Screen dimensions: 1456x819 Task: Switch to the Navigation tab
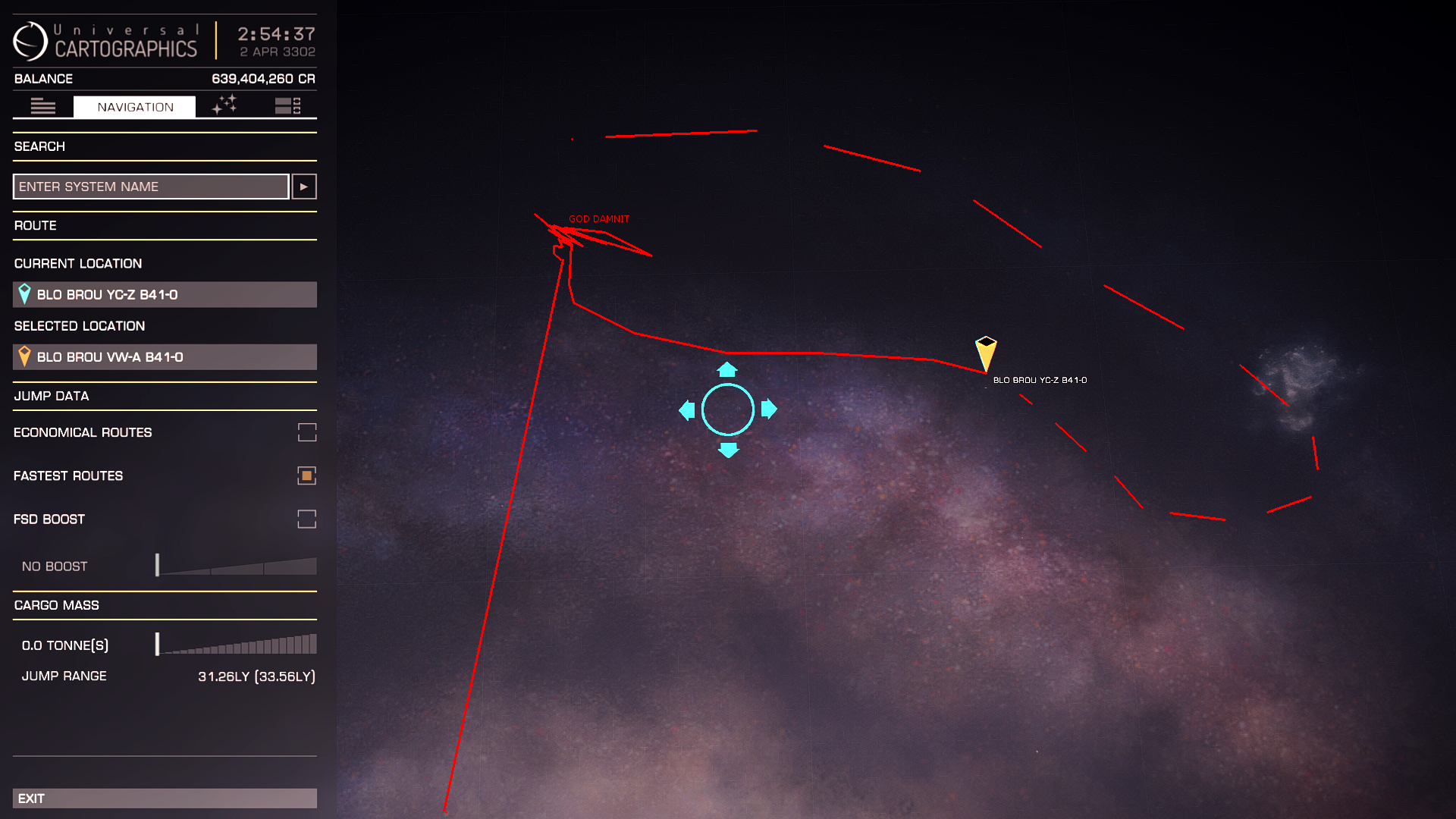tap(135, 107)
